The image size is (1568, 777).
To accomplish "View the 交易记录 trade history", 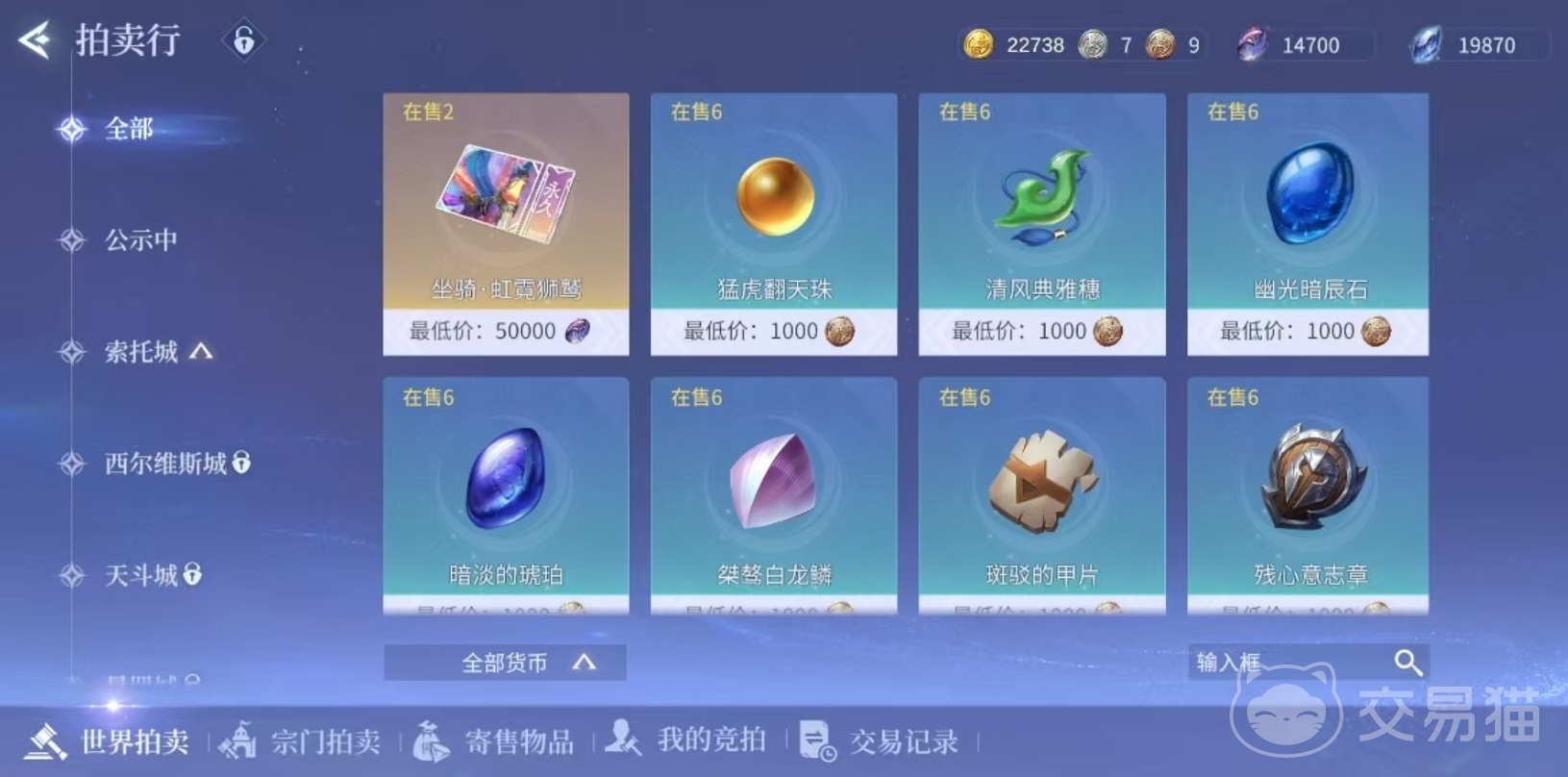I will 902,741.
